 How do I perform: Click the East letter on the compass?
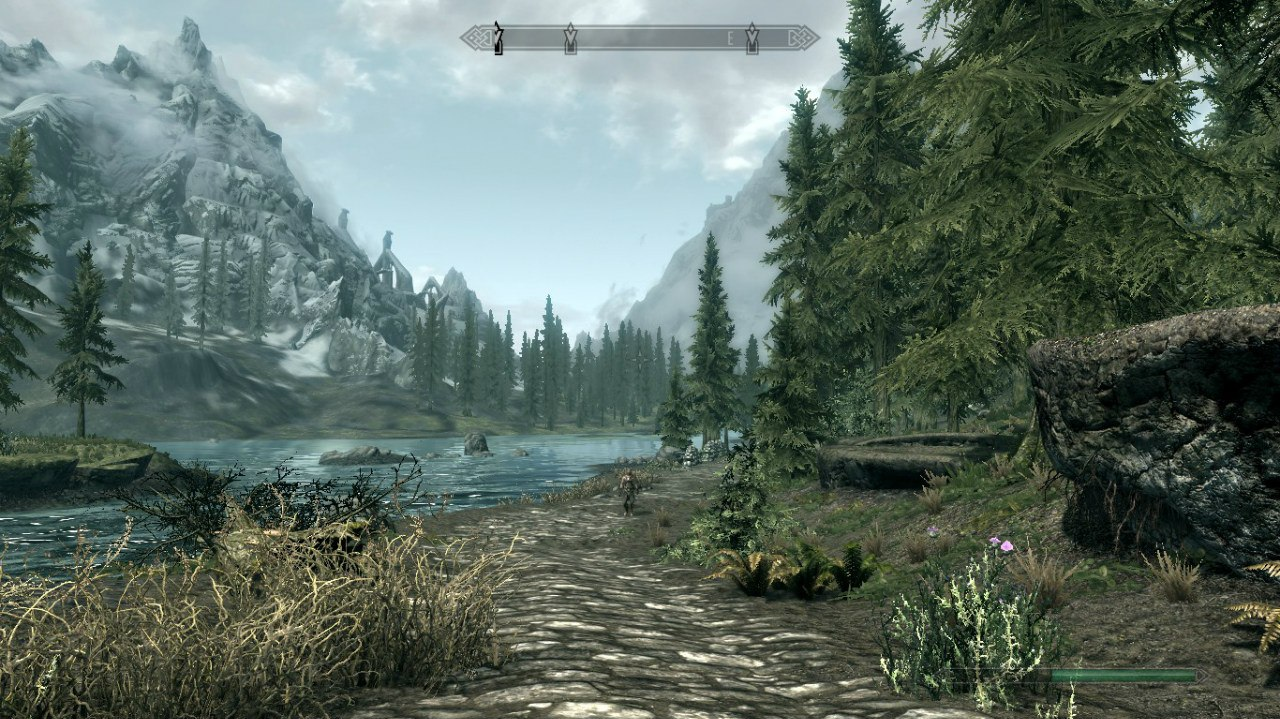[731, 39]
